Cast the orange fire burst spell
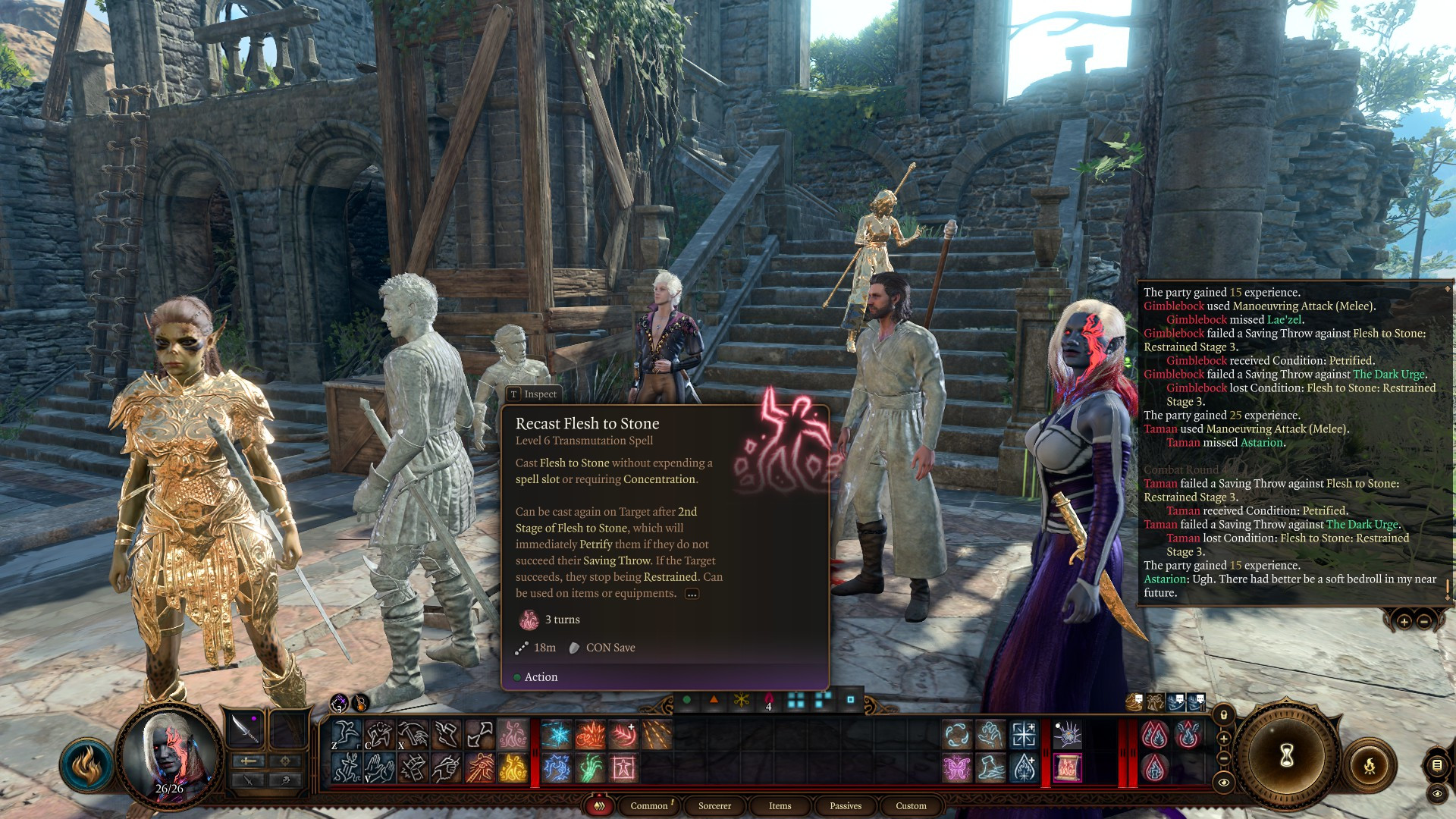This screenshot has height=819, width=1456. coord(590,735)
